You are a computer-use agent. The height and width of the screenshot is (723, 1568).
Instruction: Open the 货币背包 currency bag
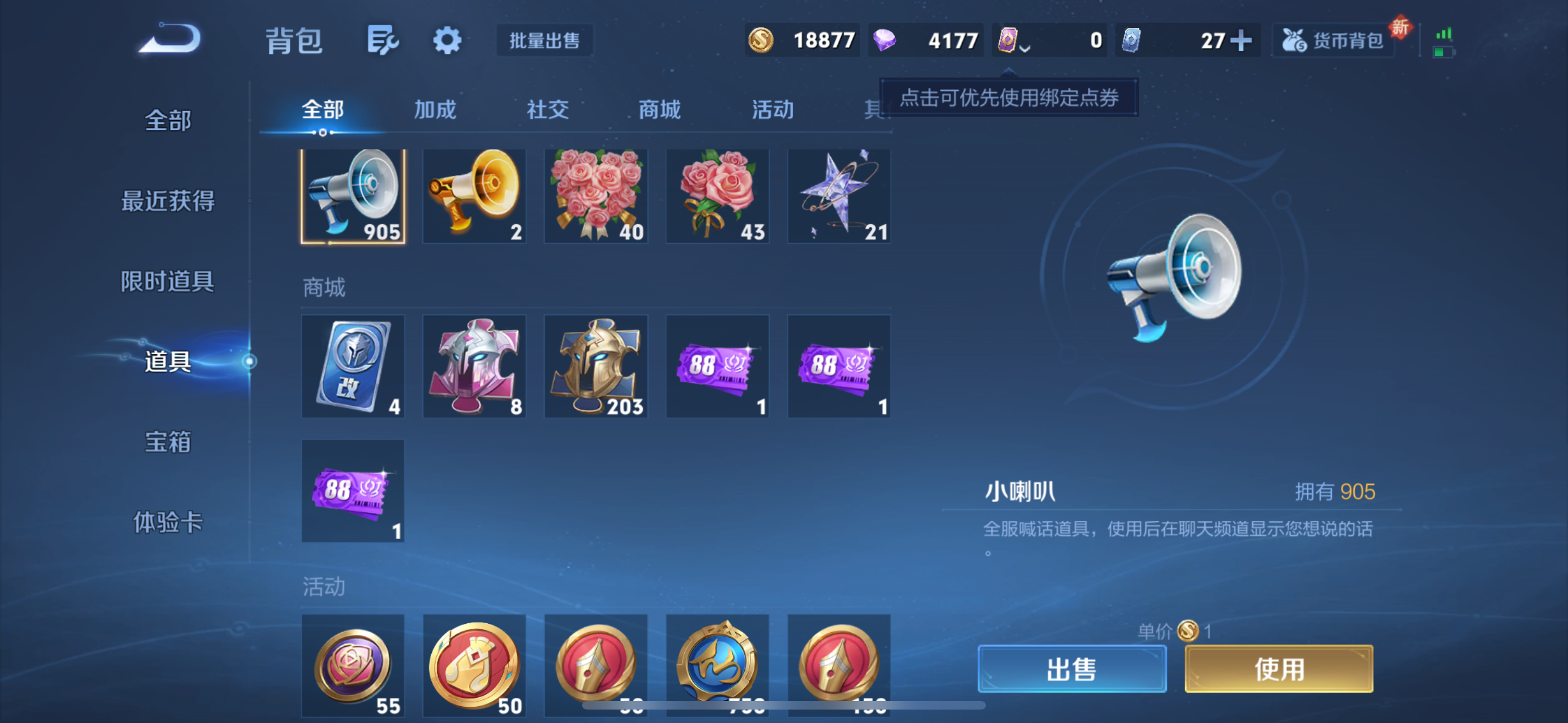click(x=1333, y=41)
